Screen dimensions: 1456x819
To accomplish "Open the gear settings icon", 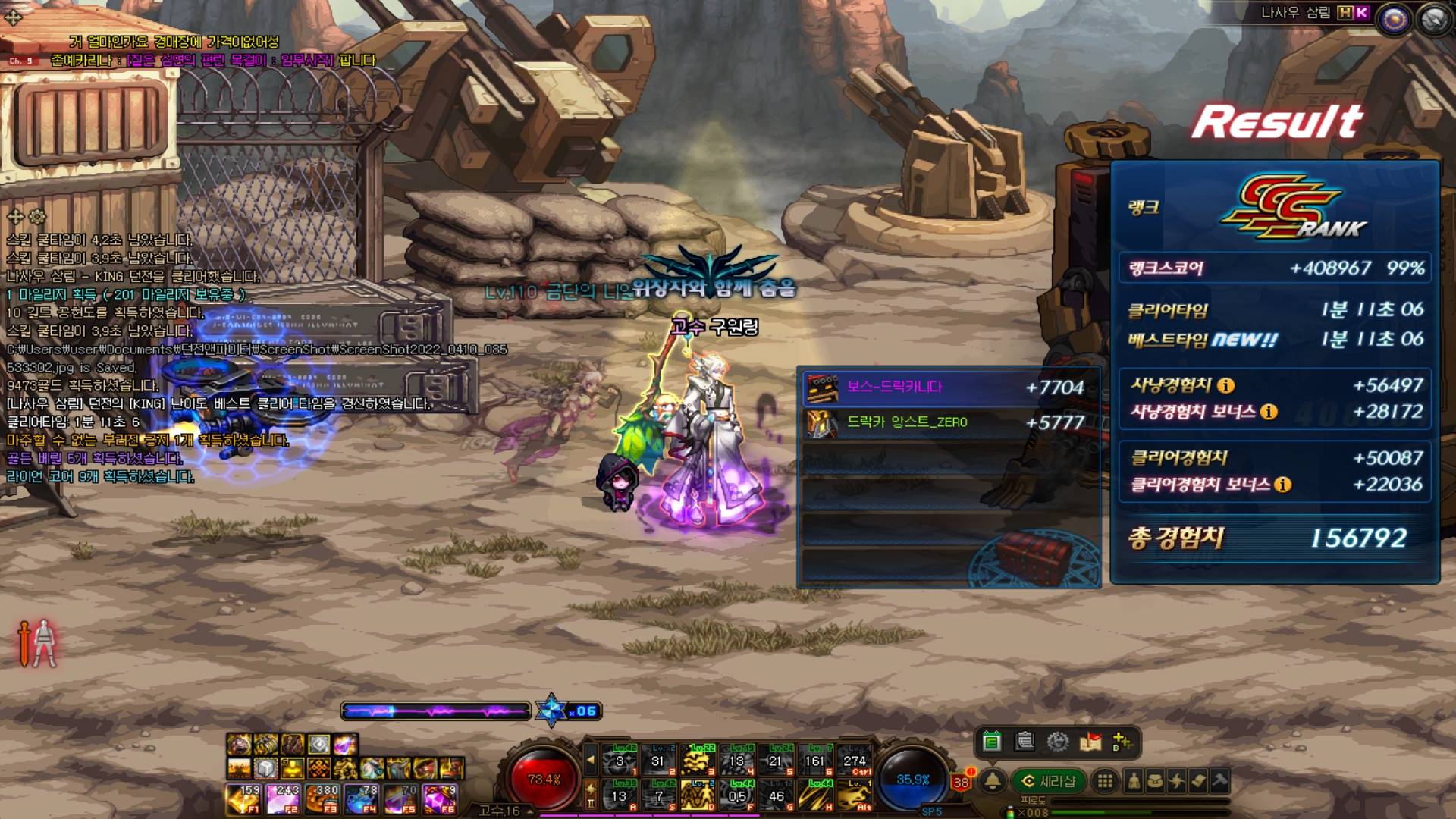I will pyautogui.click(x=1058, y=742).
